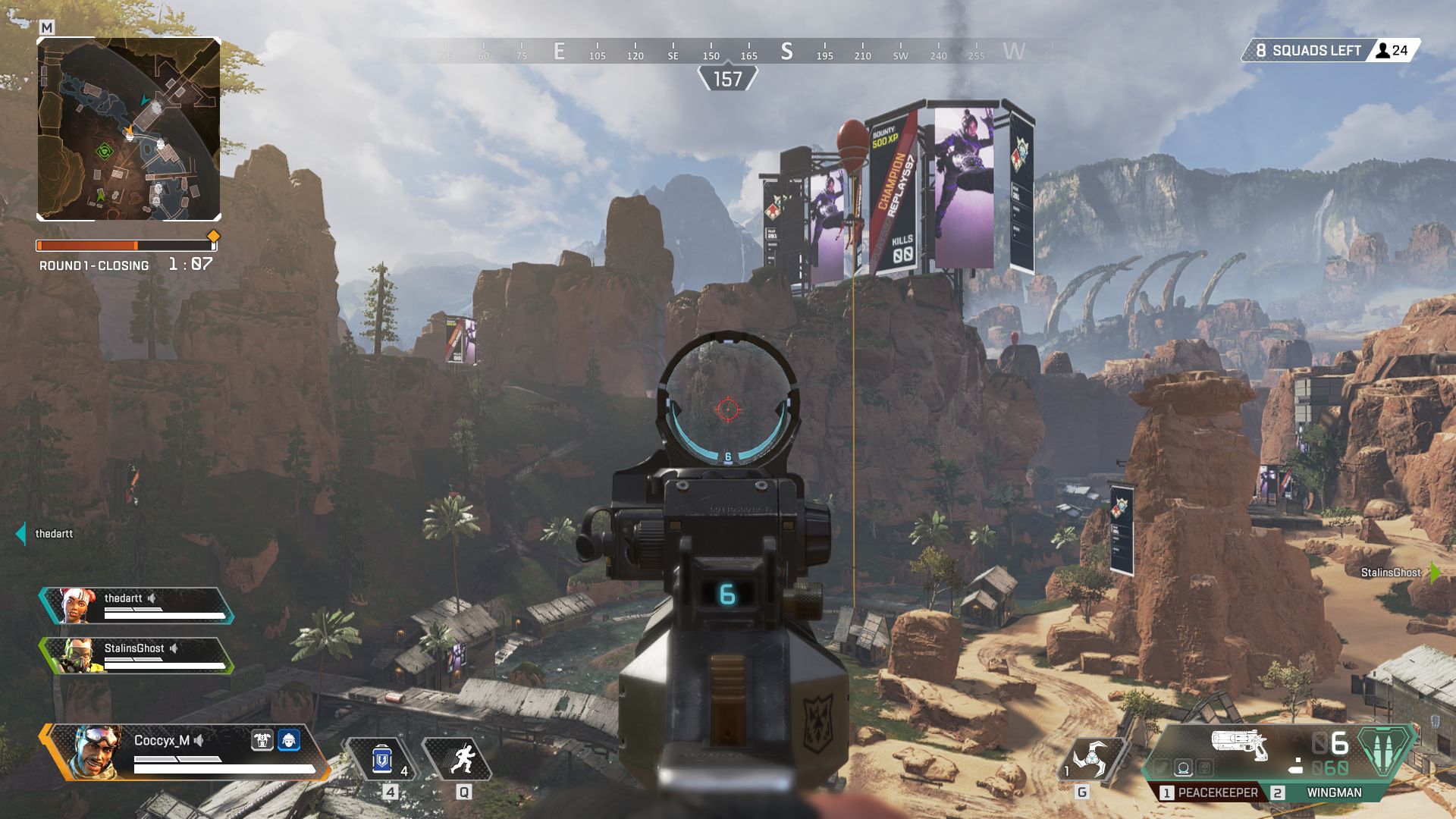Screen dimensions: 1456x819
Task: Click the body armor equipment icon
Action: (x=262, y=740)
